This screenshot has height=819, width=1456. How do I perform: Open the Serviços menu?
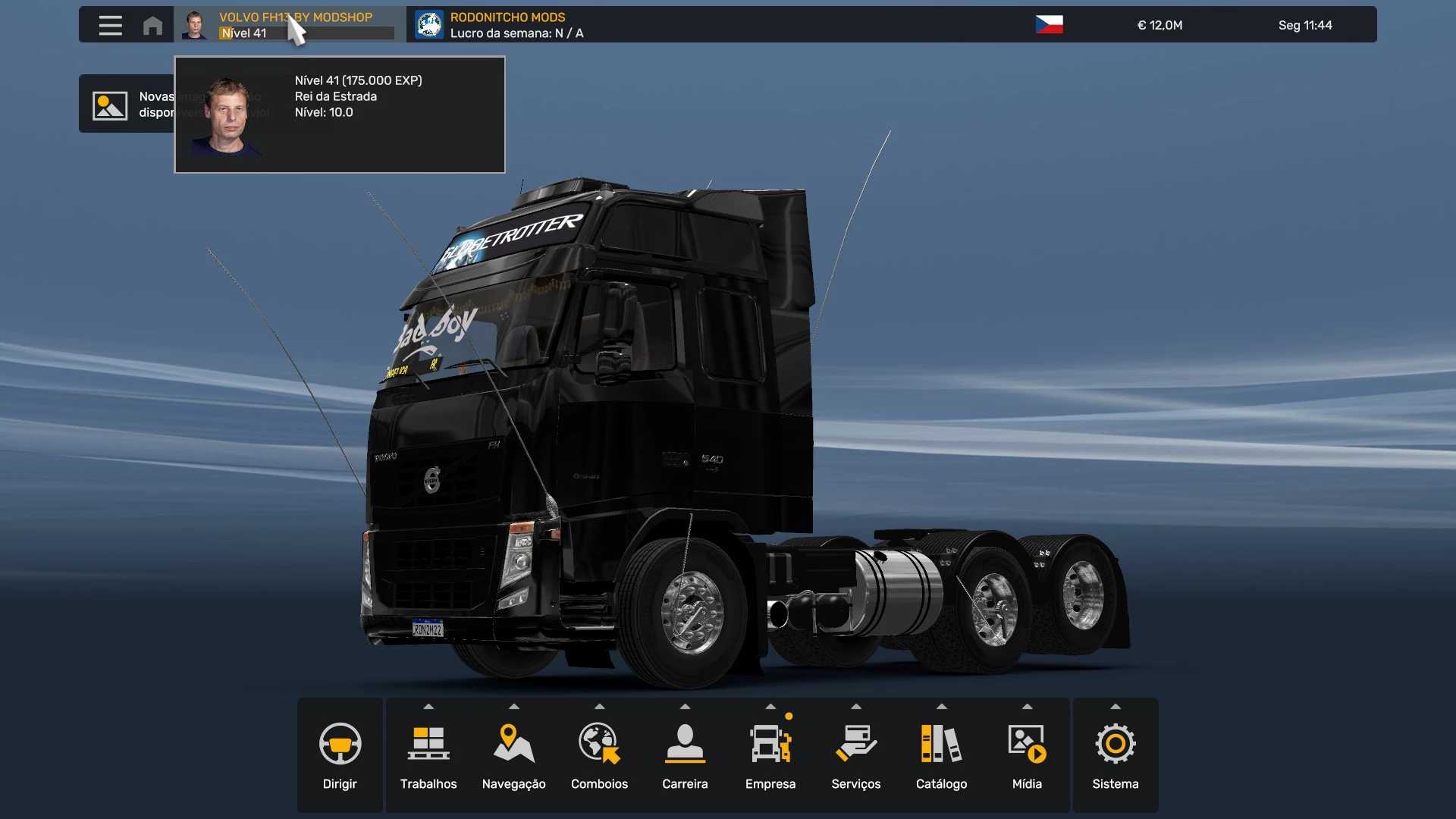click(x=855, y=755)
